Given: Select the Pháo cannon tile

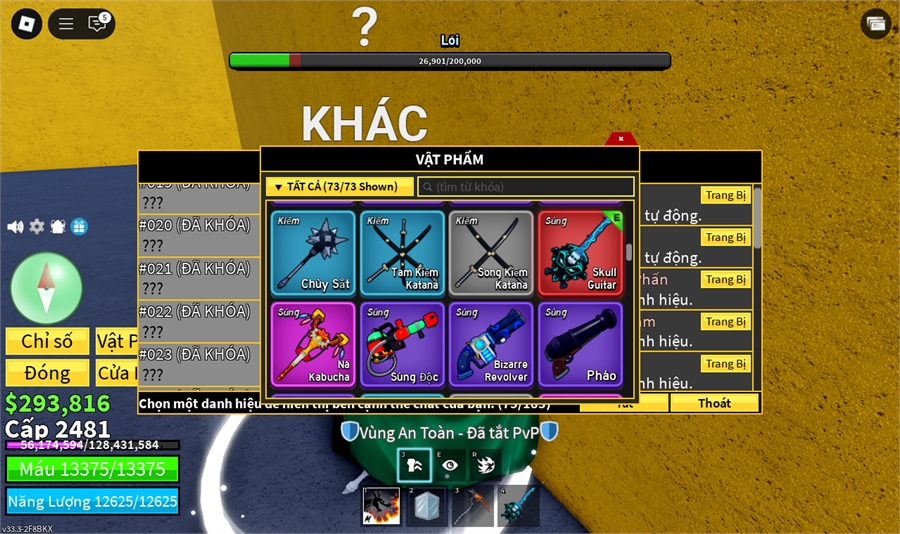Looking at the screenshot, I should (580, 345).
